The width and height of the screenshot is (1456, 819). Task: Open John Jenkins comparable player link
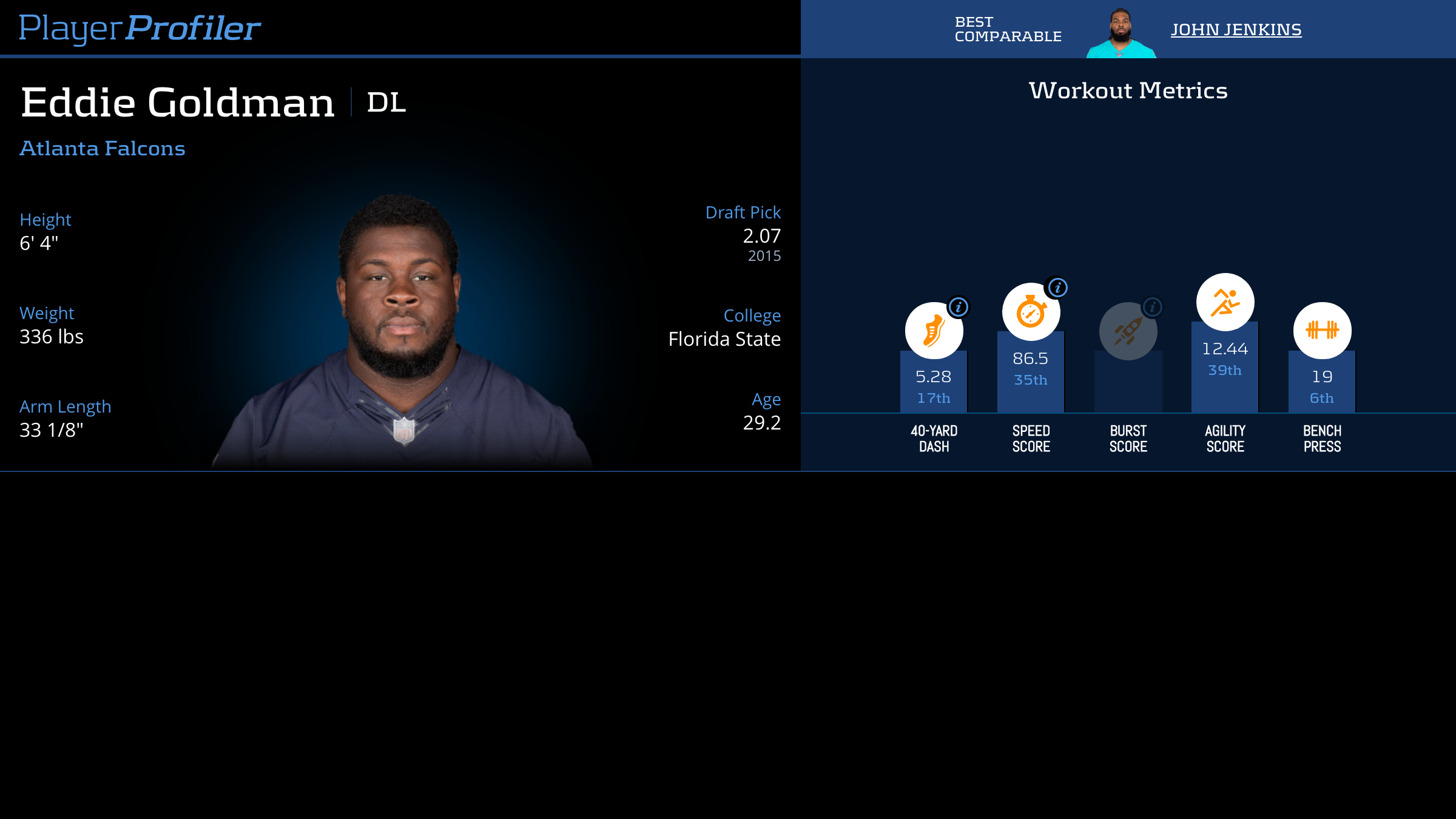[1236, 30]
